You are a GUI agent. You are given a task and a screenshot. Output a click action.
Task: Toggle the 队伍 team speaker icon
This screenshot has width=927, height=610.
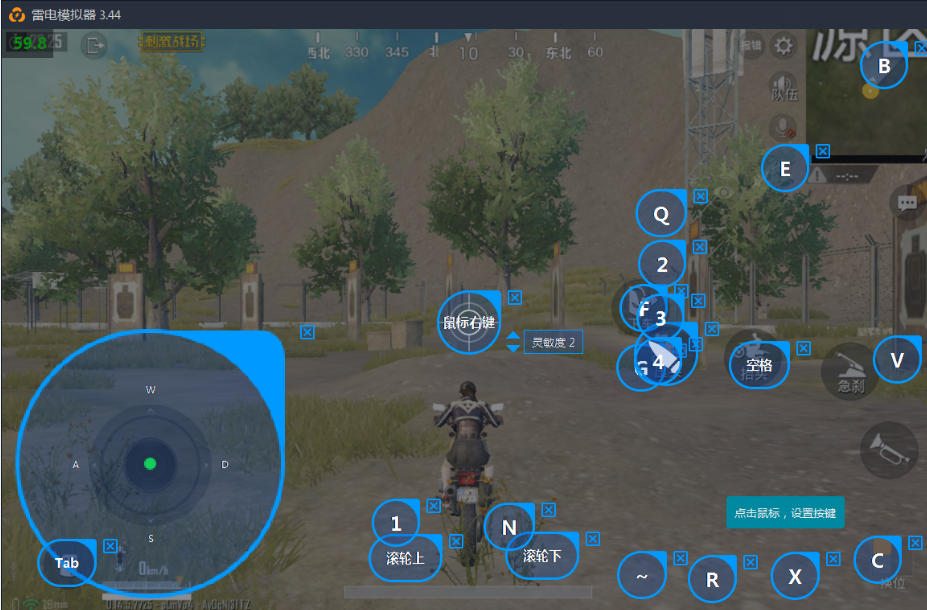click(783, 87)
